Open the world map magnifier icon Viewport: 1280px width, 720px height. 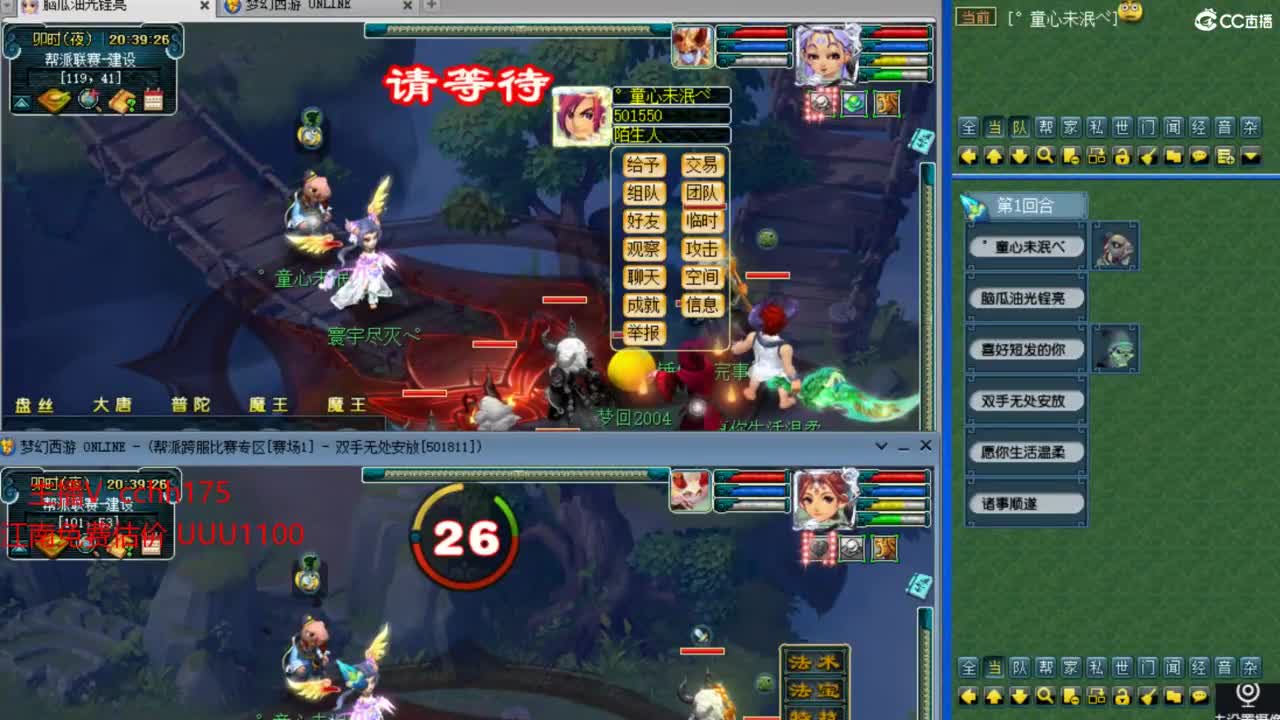[x=88, y=100]
